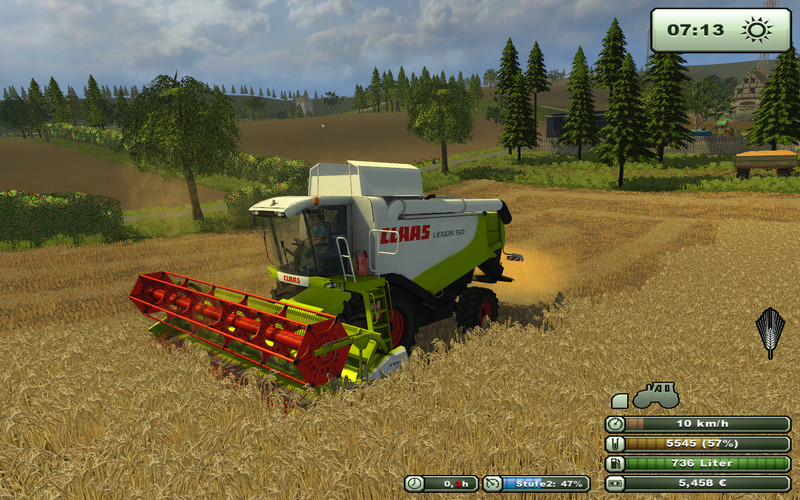Viewport: 800px width, 500px height.
Task: Click the sun weather icon
Action: (x=757, y=30)
